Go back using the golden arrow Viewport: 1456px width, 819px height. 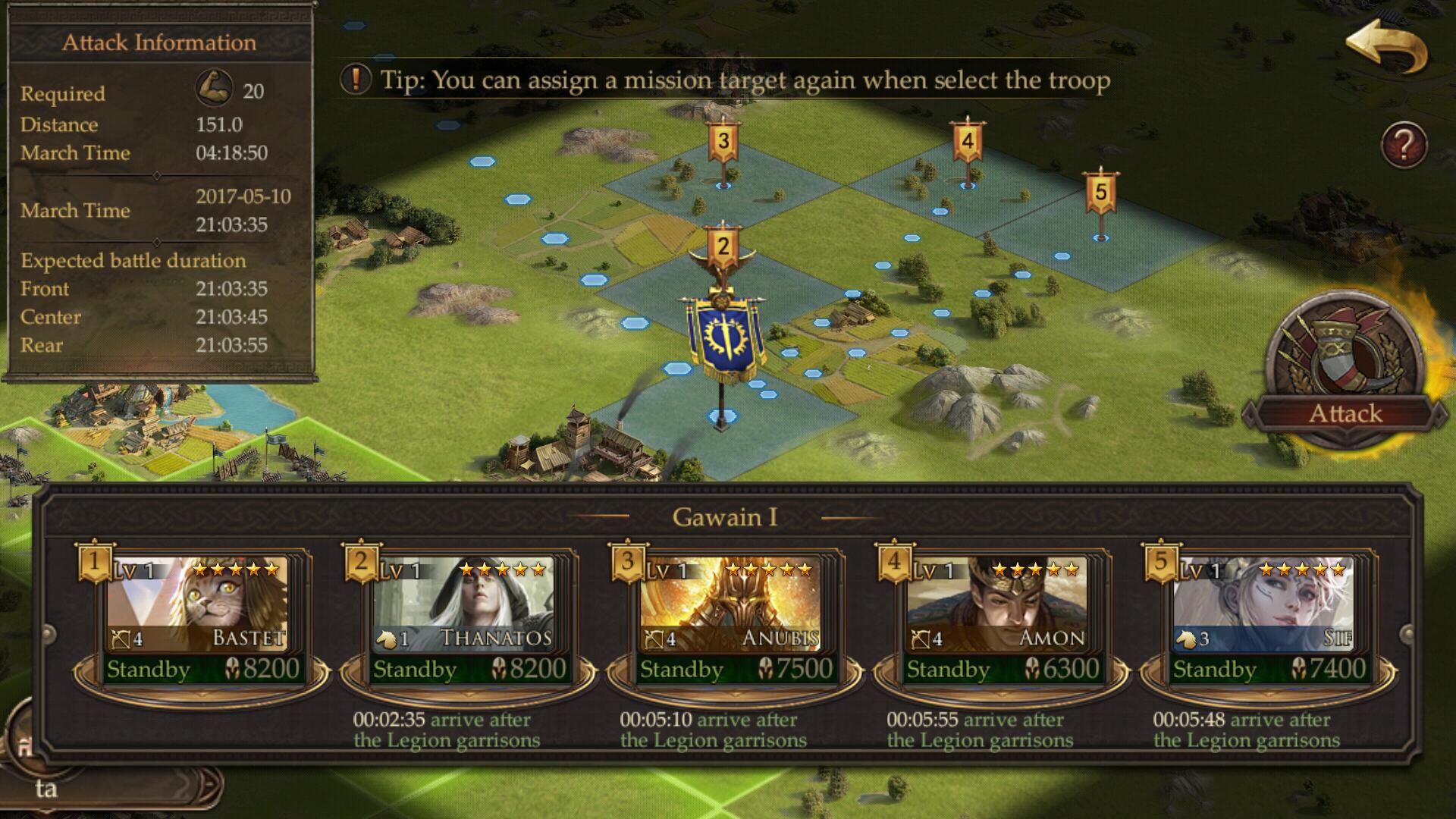pos(1386,47)
